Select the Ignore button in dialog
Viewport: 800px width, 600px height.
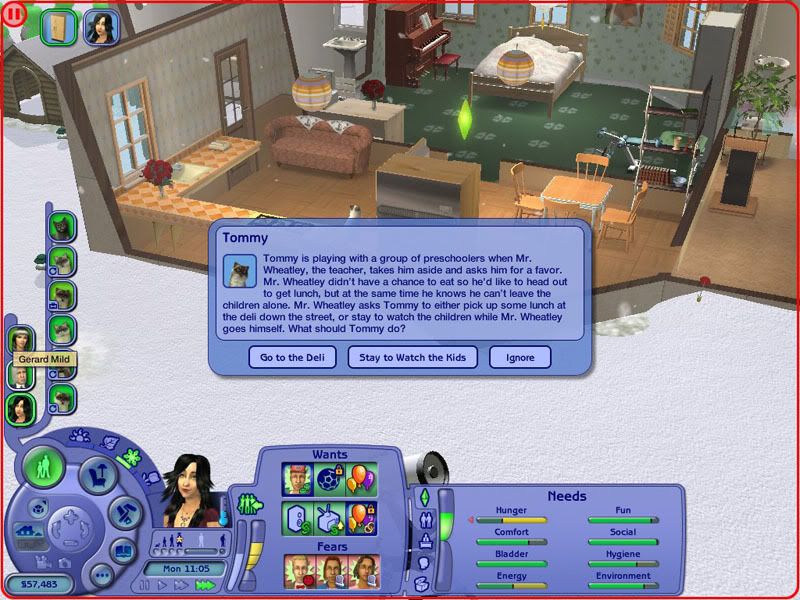520,357
